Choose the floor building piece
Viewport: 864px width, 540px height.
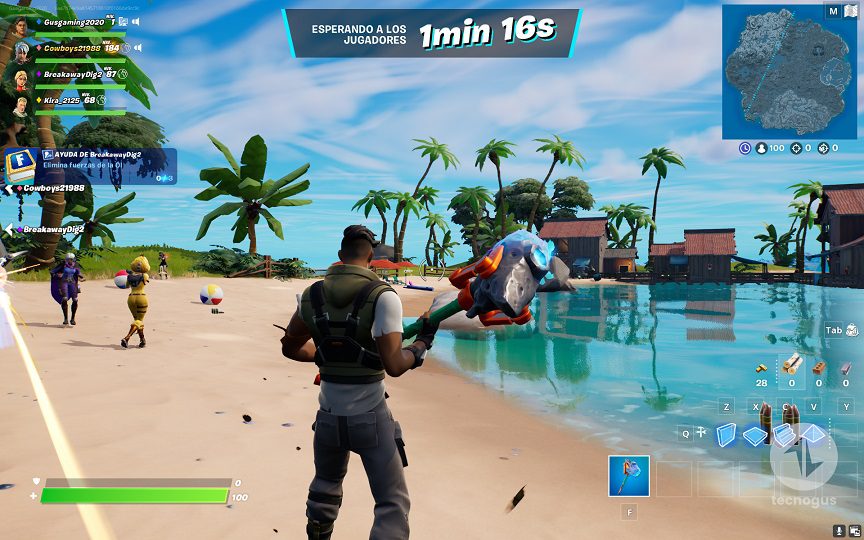click(x=755, y=435)
